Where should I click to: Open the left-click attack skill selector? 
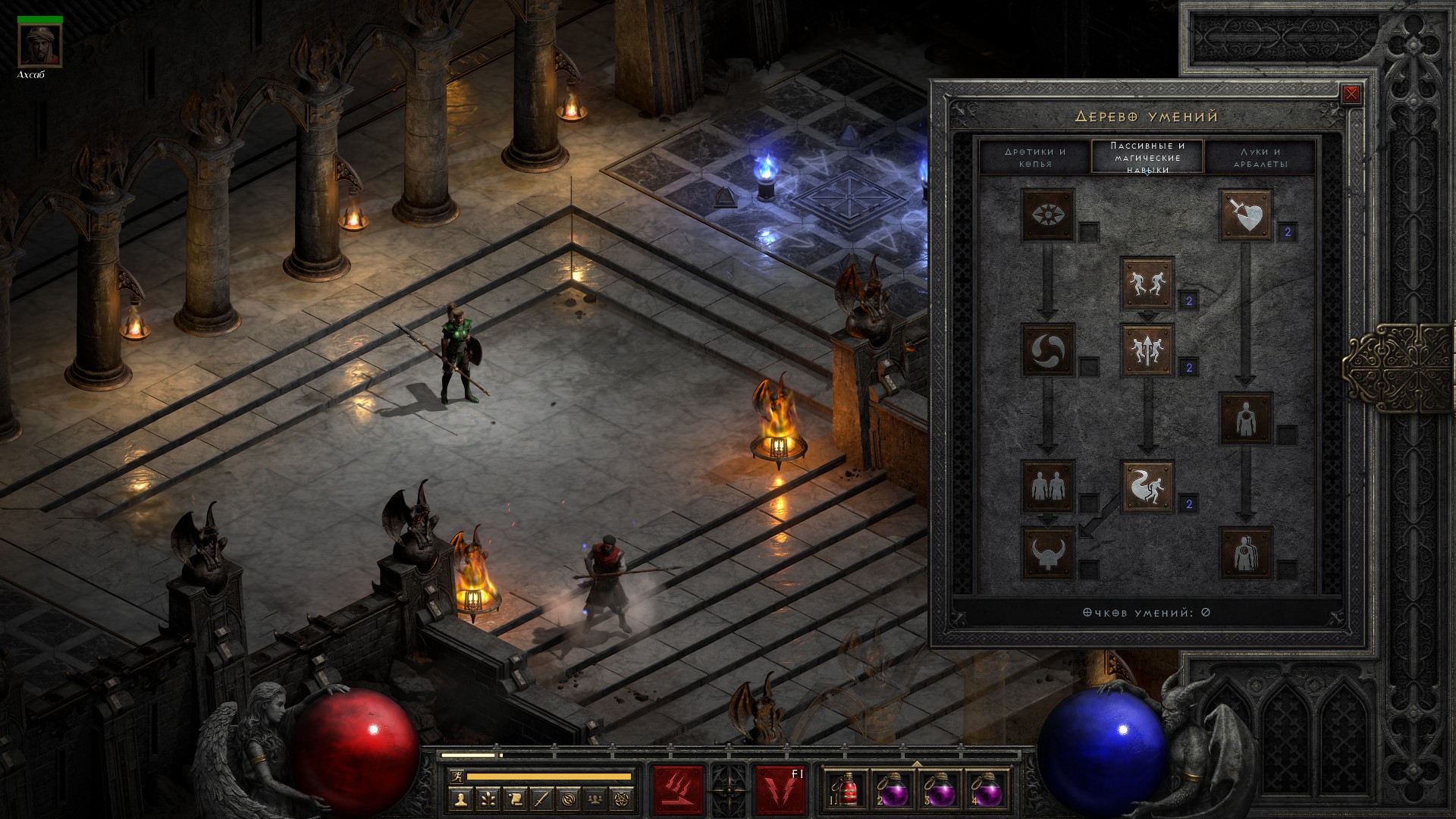[x=678, y=790]
